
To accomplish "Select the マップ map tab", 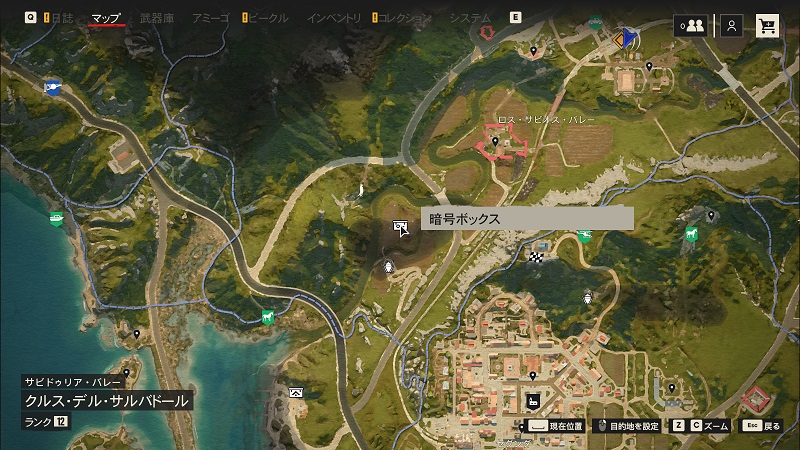I will click(106, 18).
